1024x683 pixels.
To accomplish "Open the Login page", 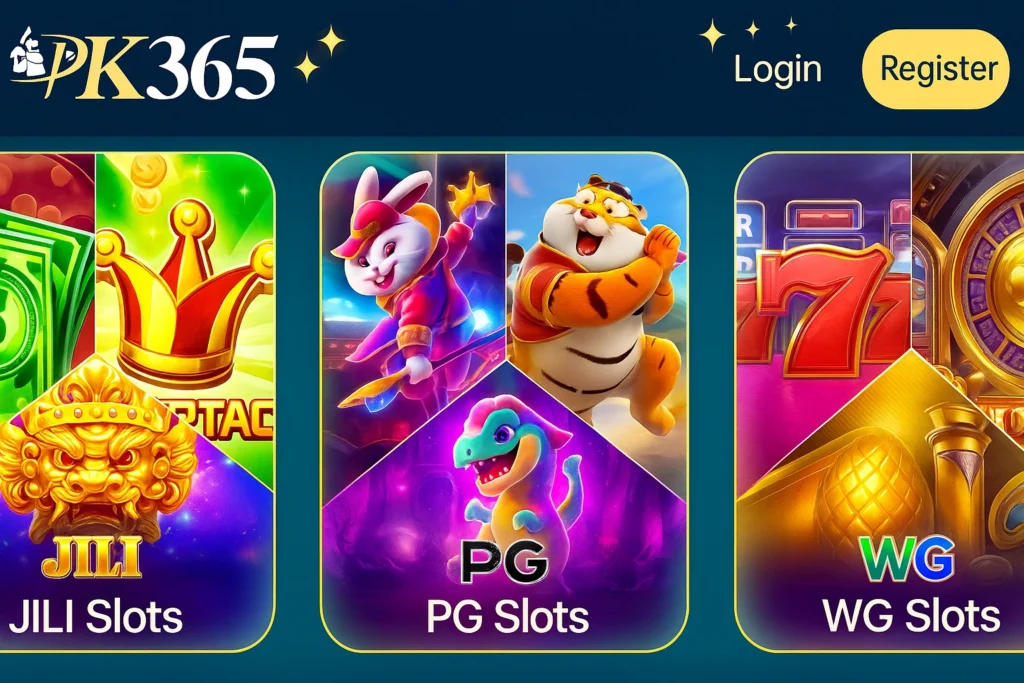I will pos(777,69).
